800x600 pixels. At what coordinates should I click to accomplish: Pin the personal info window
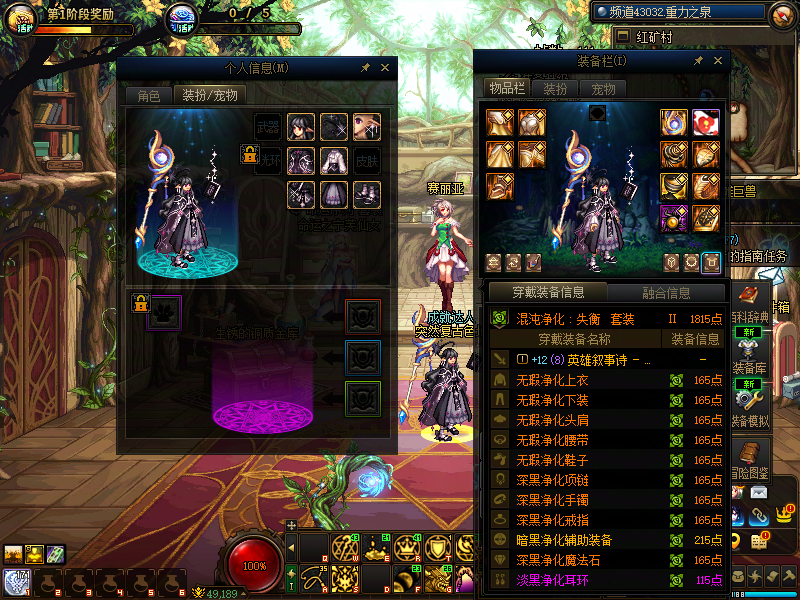pyautogui.click(x=365, y=68)
